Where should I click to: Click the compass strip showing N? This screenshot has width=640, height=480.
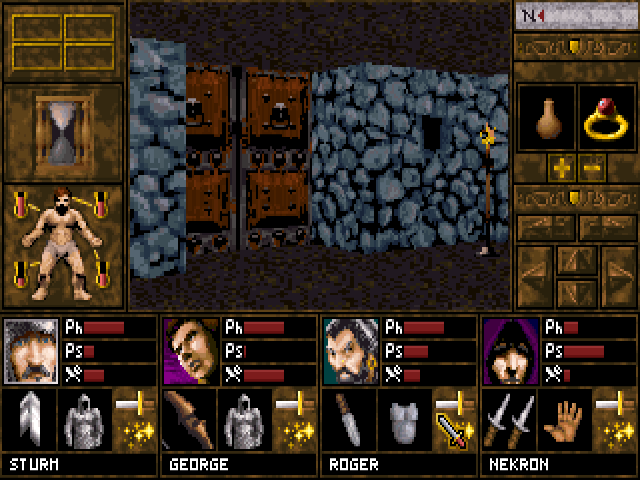pyautogui.click(x=574, y=16)
